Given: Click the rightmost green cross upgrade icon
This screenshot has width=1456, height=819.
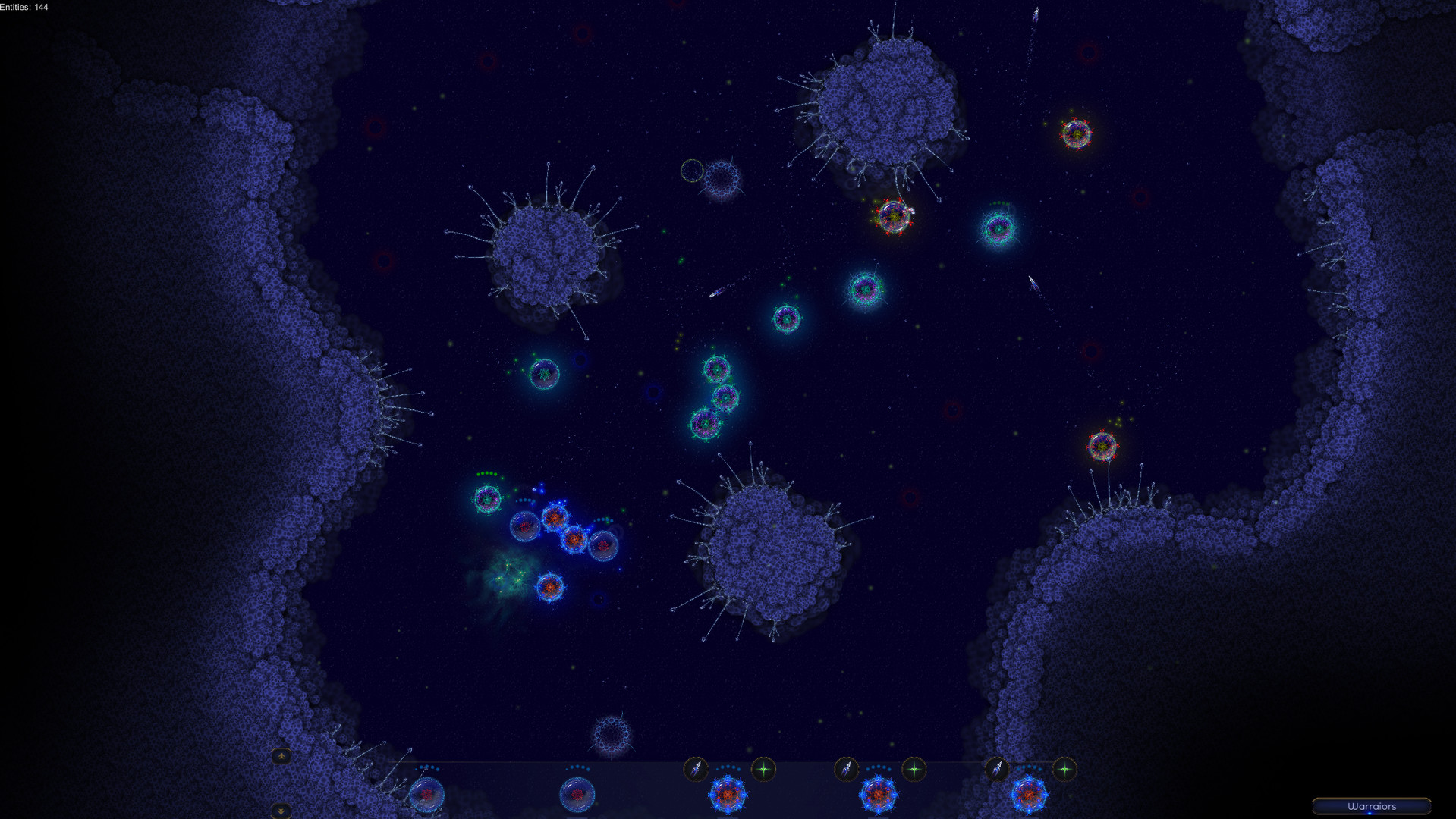Looking at the screenshot, I should (1064, 767).
